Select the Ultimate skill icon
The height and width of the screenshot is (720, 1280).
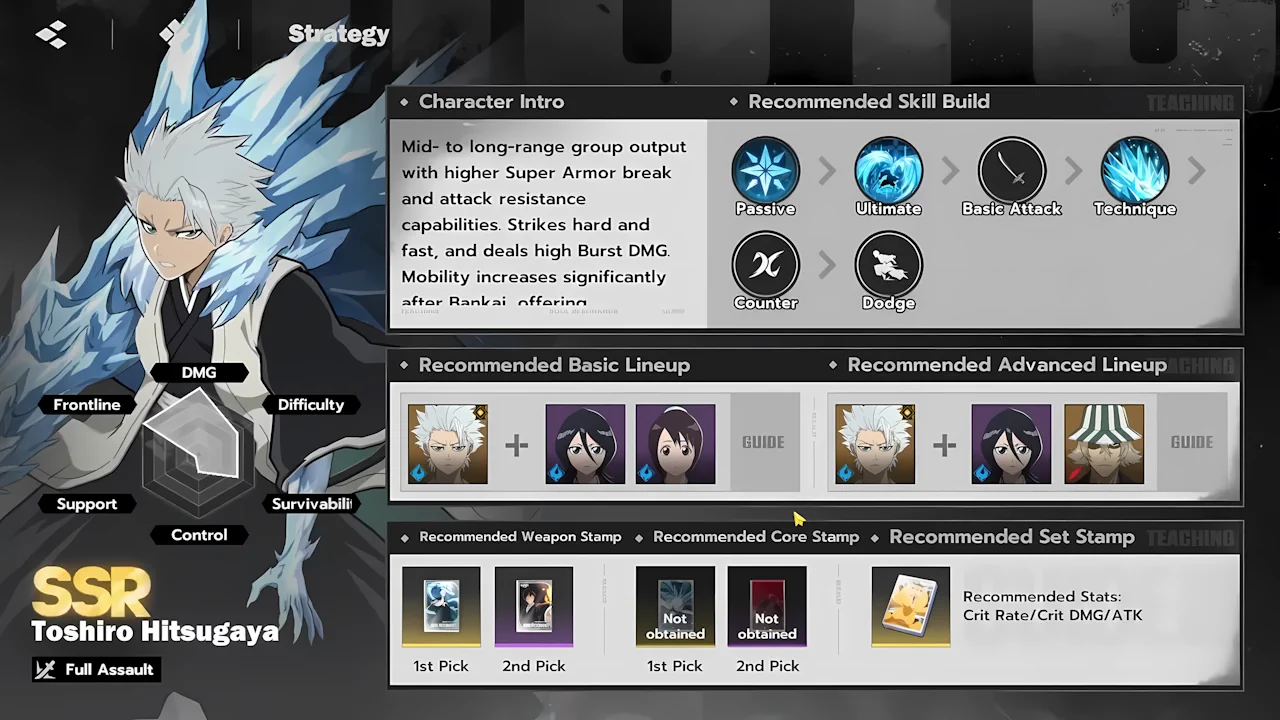click(888, 170)
